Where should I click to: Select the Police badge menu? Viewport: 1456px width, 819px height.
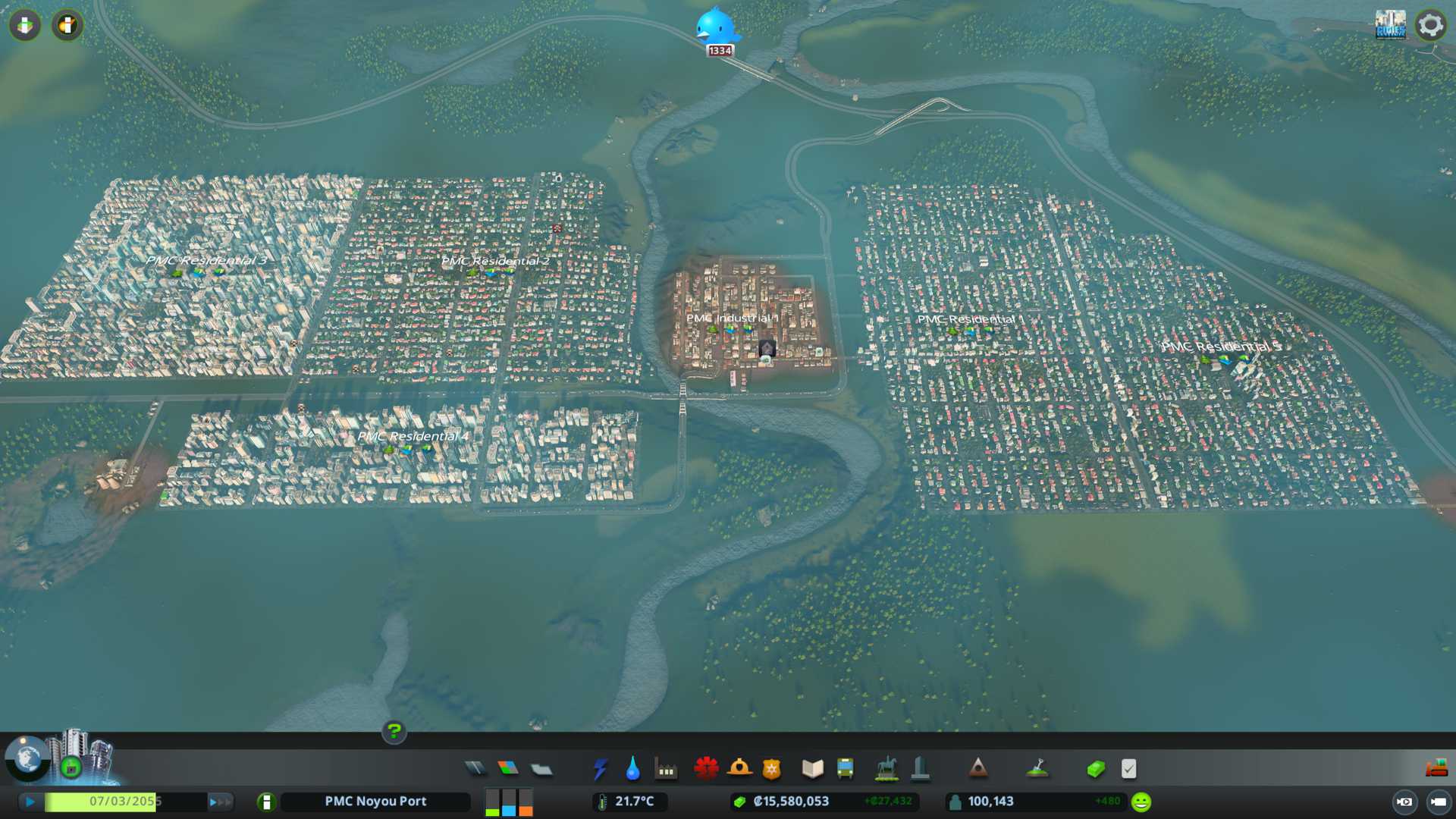(772, 769)
